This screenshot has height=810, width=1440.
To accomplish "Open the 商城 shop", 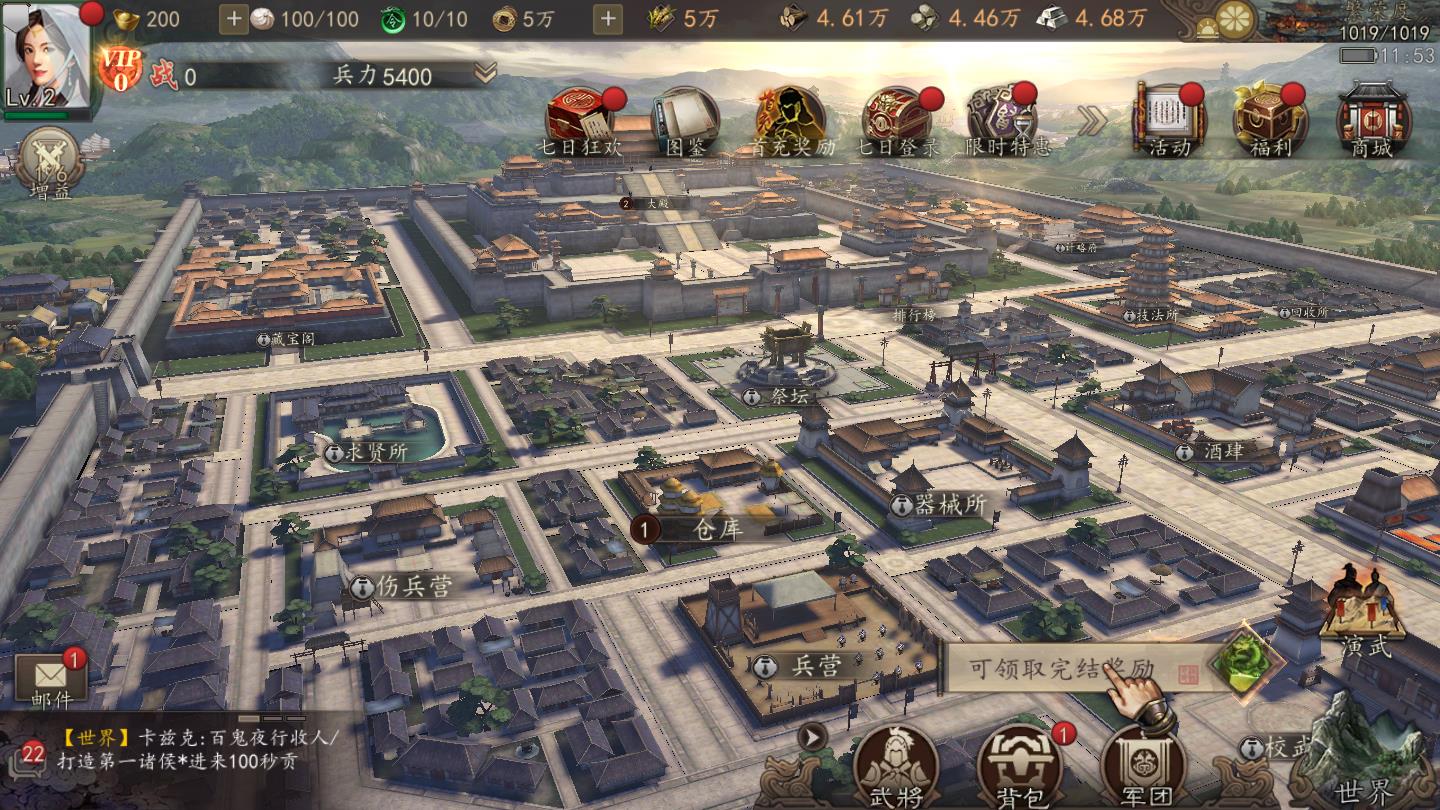I will tap(1371, 120).
